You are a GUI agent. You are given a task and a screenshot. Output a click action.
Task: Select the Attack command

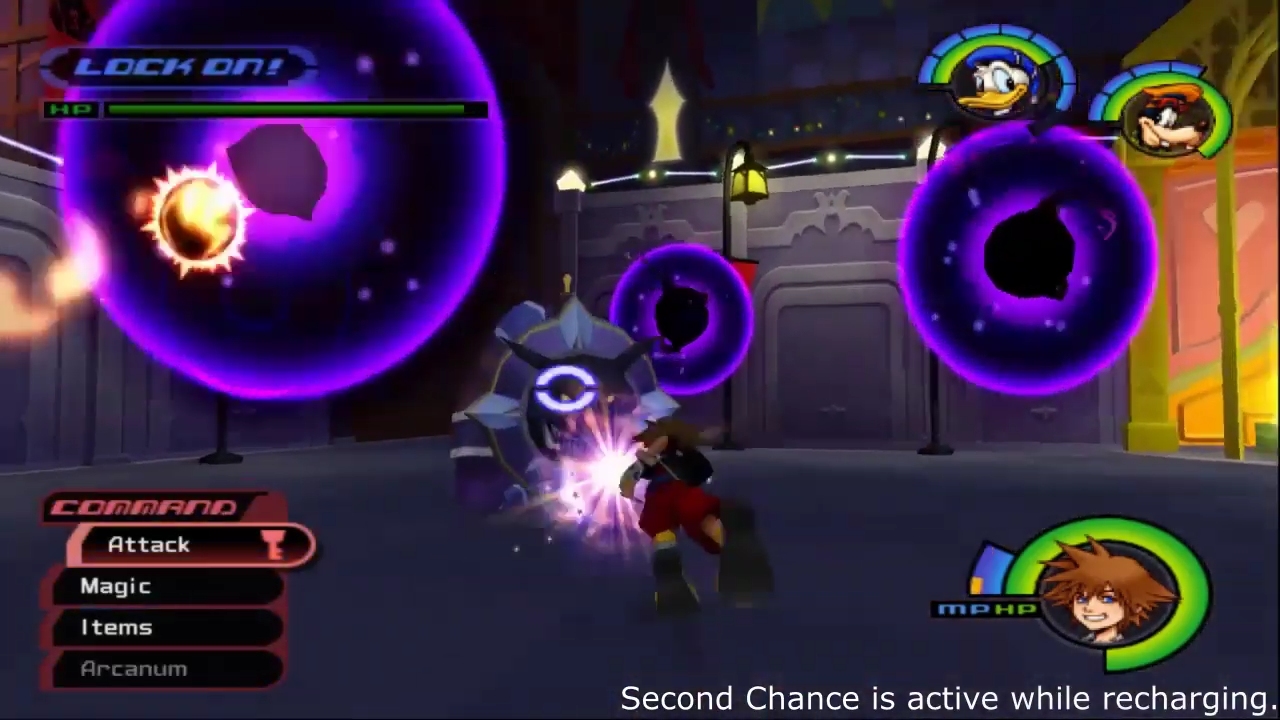[148, 544]
